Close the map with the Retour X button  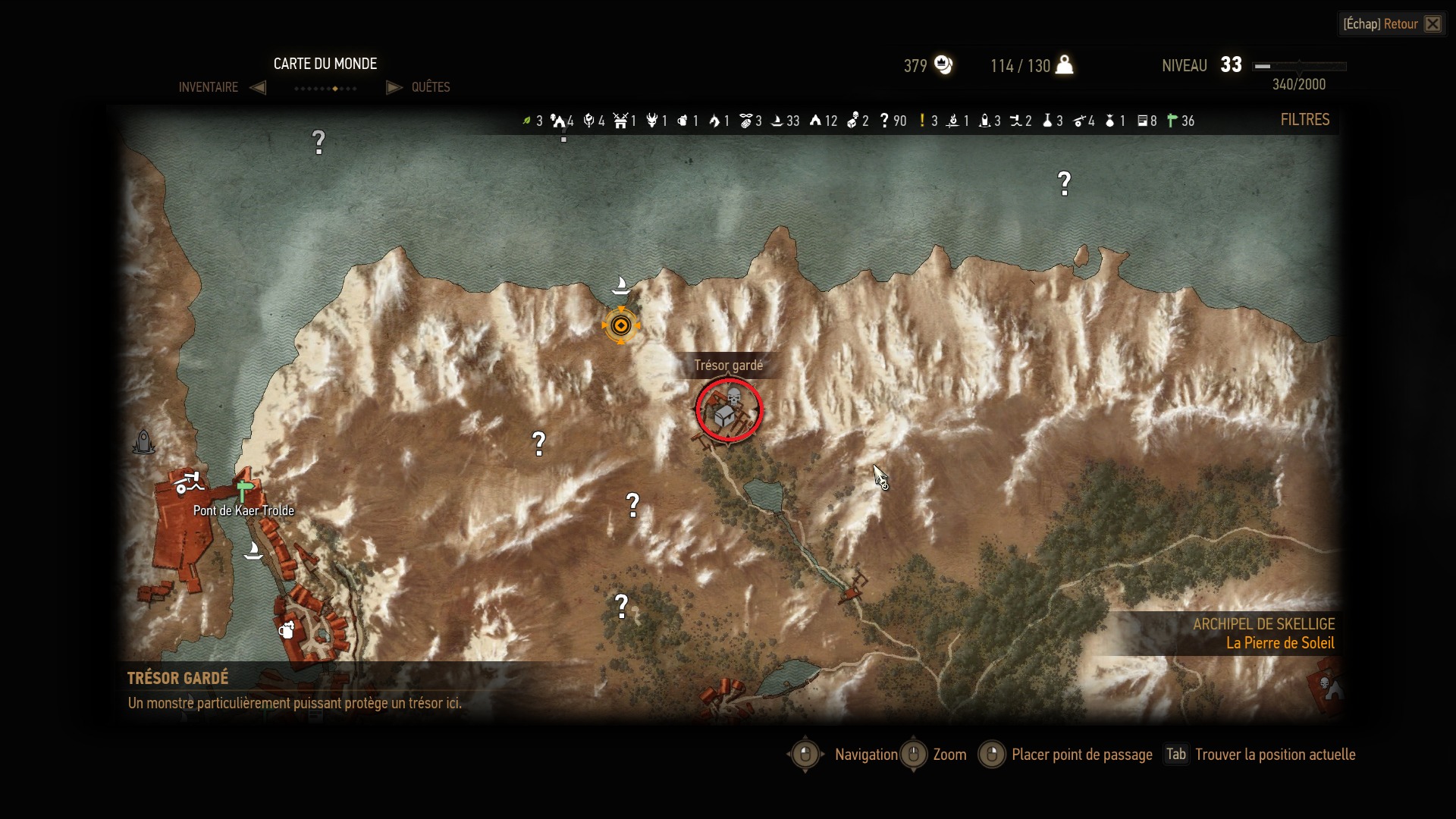1432,24
